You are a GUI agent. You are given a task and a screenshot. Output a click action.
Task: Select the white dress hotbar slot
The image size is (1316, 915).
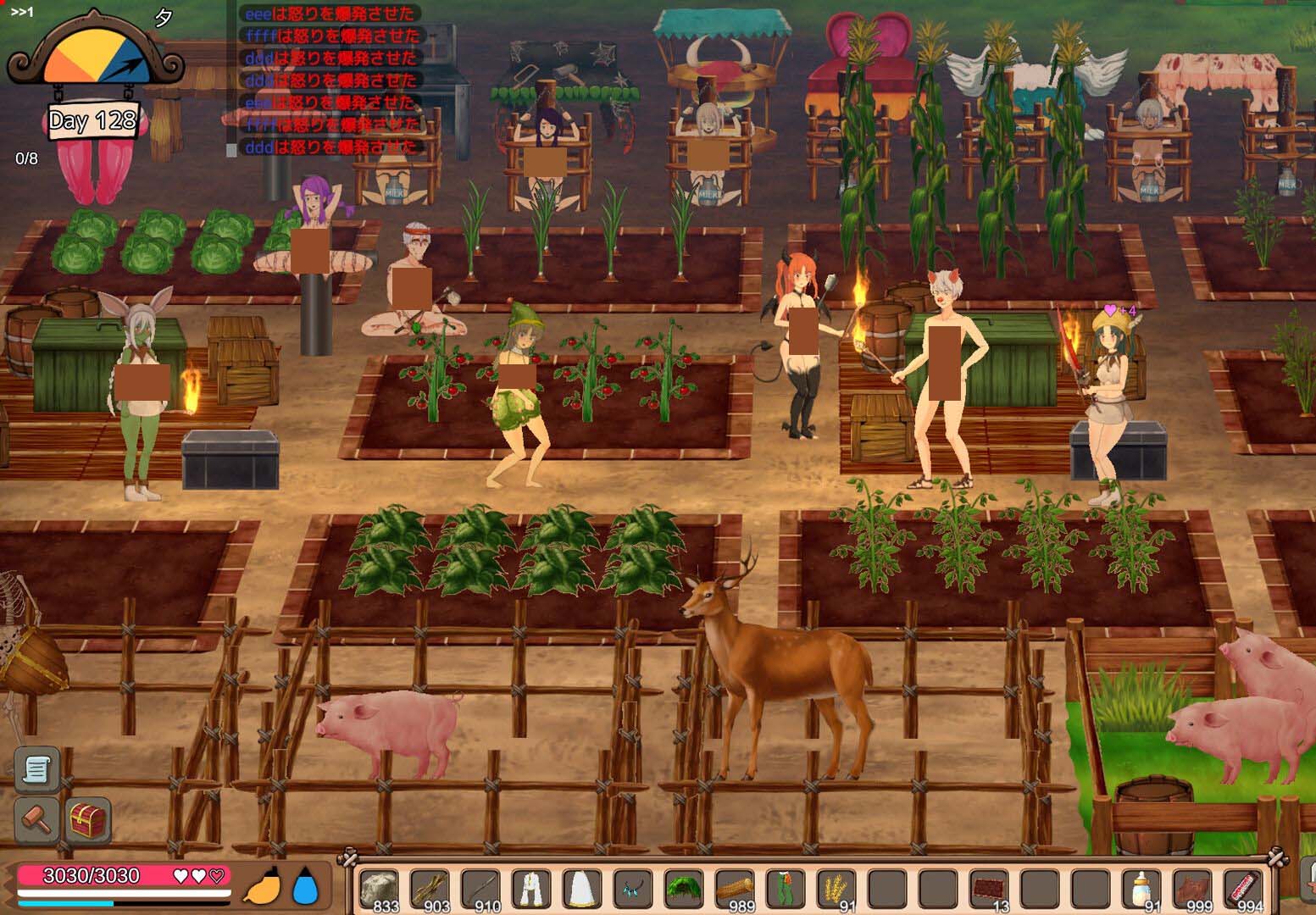(x=582, y=890)
